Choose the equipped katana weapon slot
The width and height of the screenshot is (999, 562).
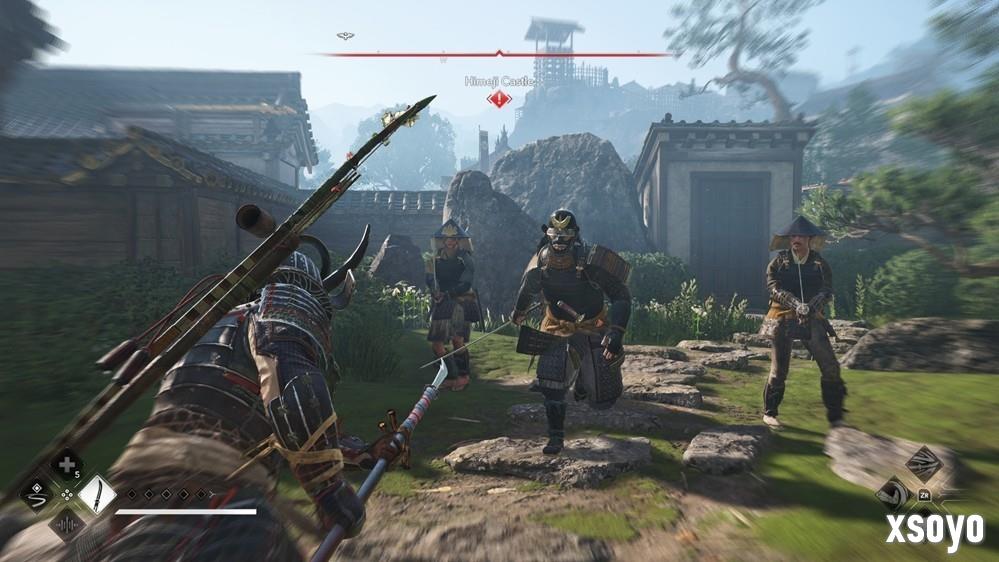click(97, 494)
